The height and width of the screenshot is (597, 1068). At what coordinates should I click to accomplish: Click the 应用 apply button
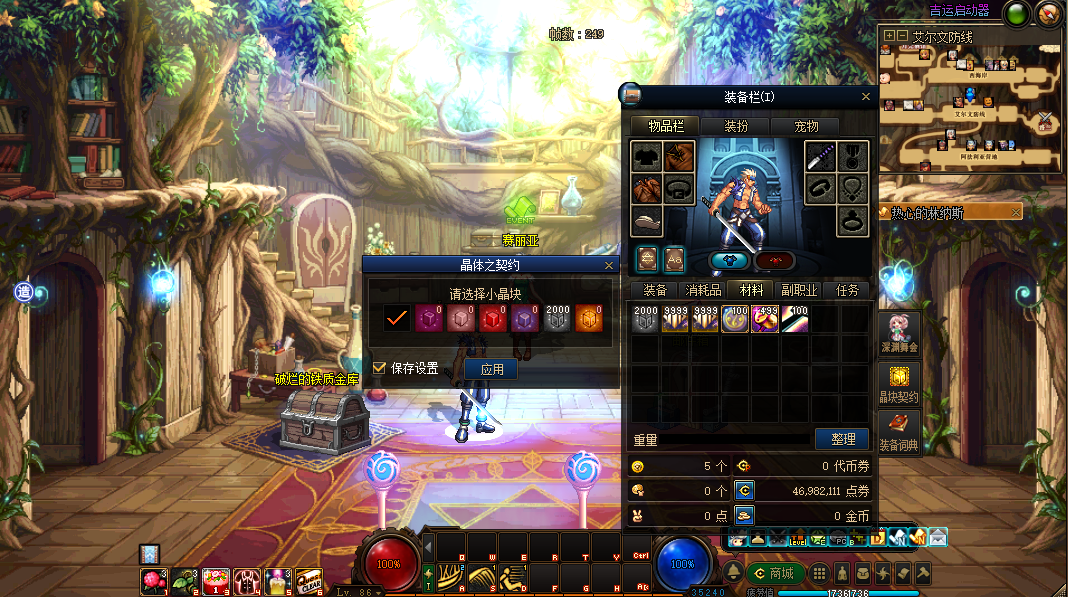pyautogui.click(x=491, y=369)
